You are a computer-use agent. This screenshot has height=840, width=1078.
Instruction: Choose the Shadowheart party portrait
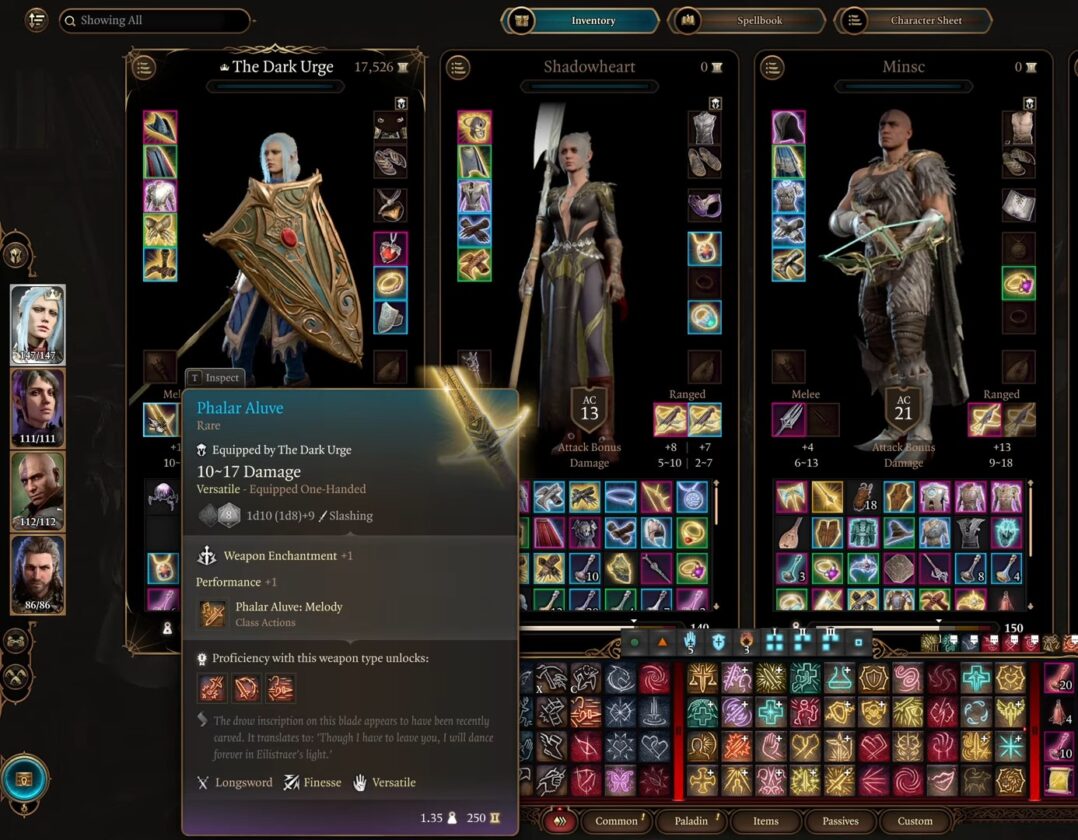38,408
